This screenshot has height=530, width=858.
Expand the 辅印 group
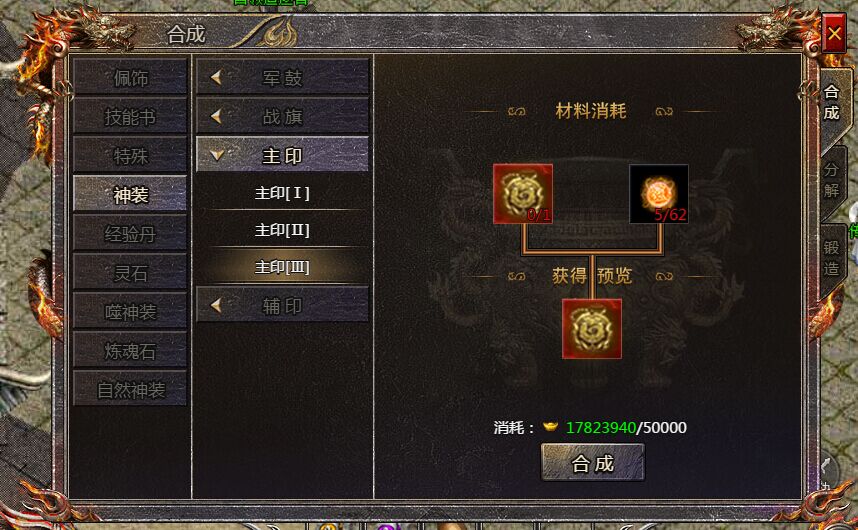282,306
